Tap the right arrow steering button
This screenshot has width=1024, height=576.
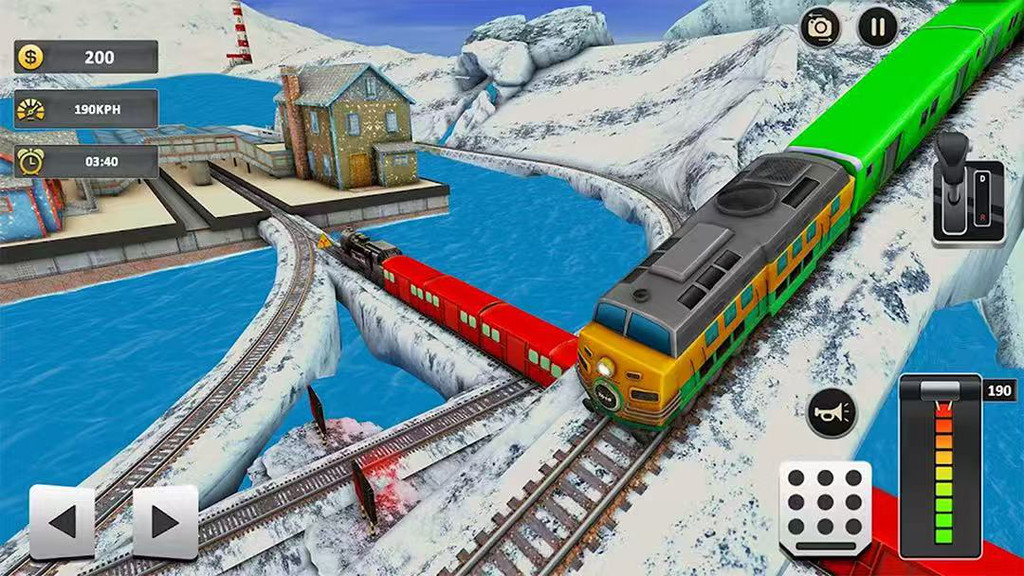coord(165,521)
